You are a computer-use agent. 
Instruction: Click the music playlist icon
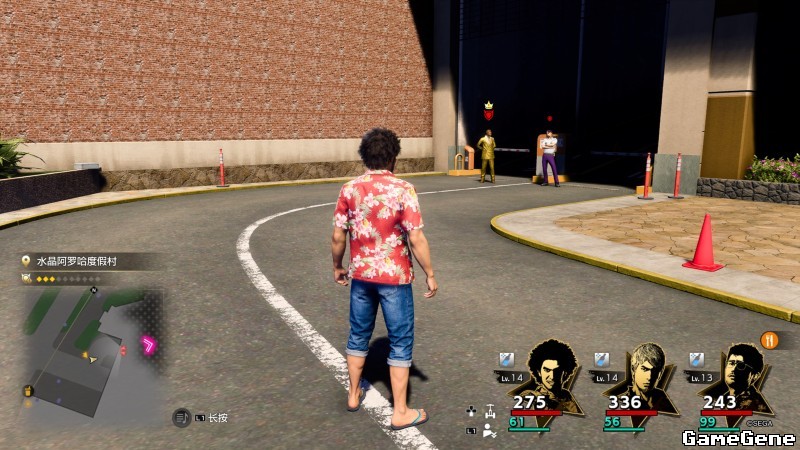tap(181, 416)
